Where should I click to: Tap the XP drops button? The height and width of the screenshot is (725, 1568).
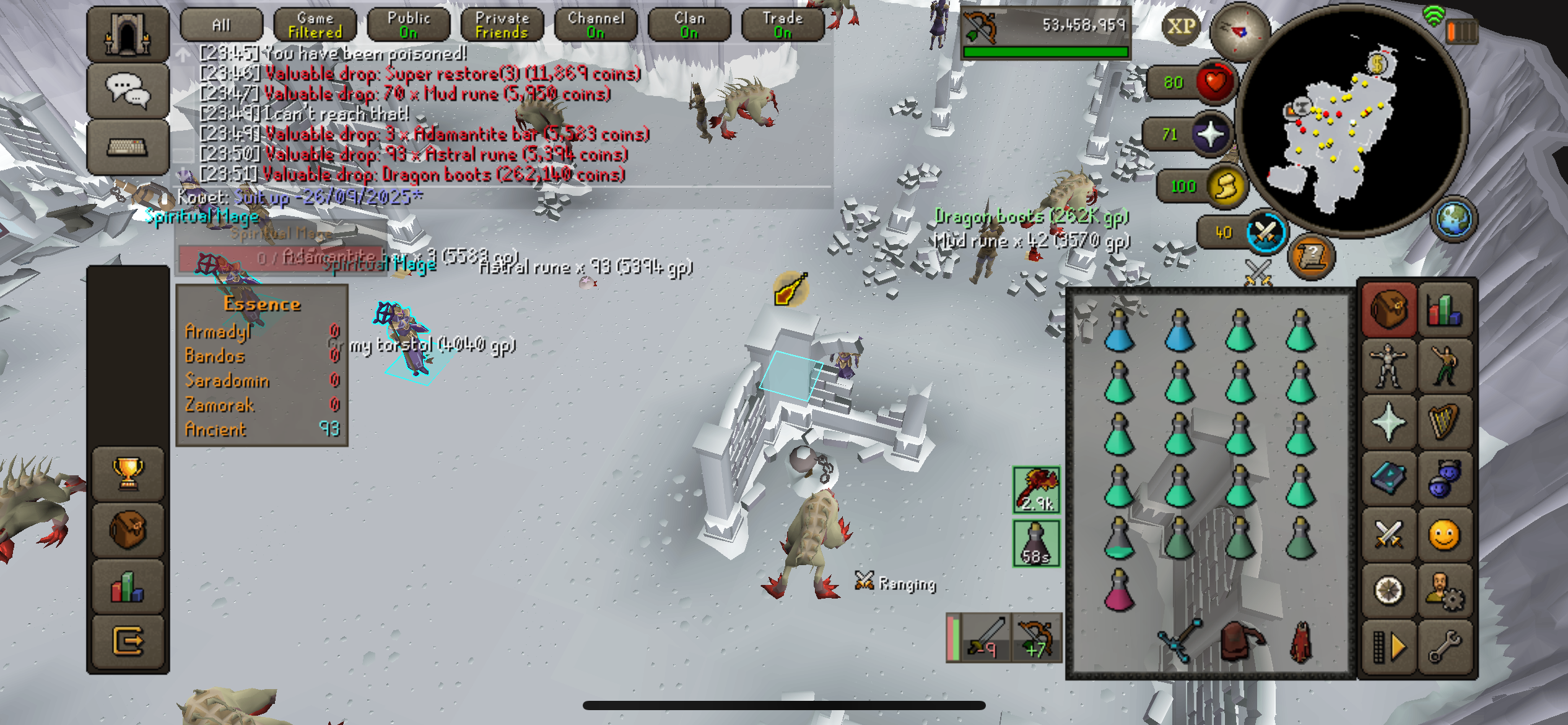click(x=1181, y=27)
